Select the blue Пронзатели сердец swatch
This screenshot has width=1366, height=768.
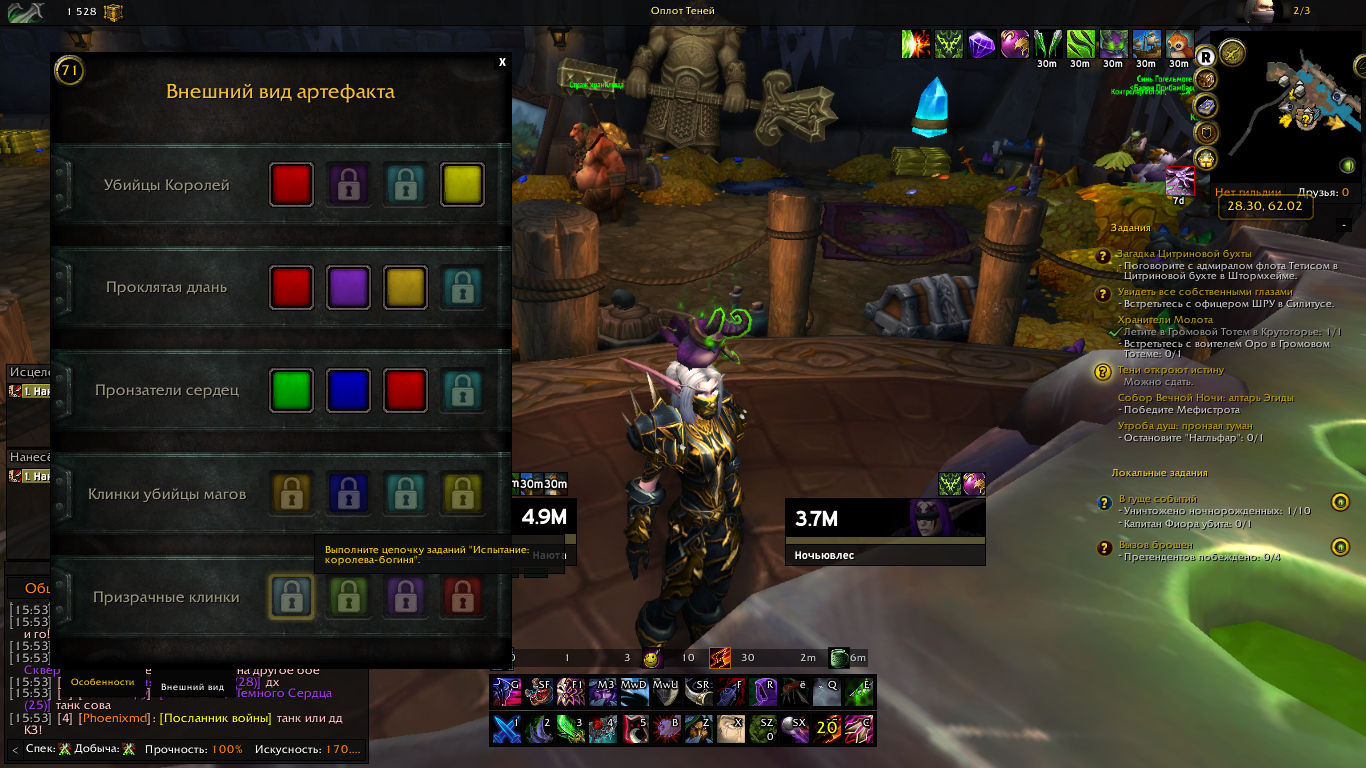[349, 390]
